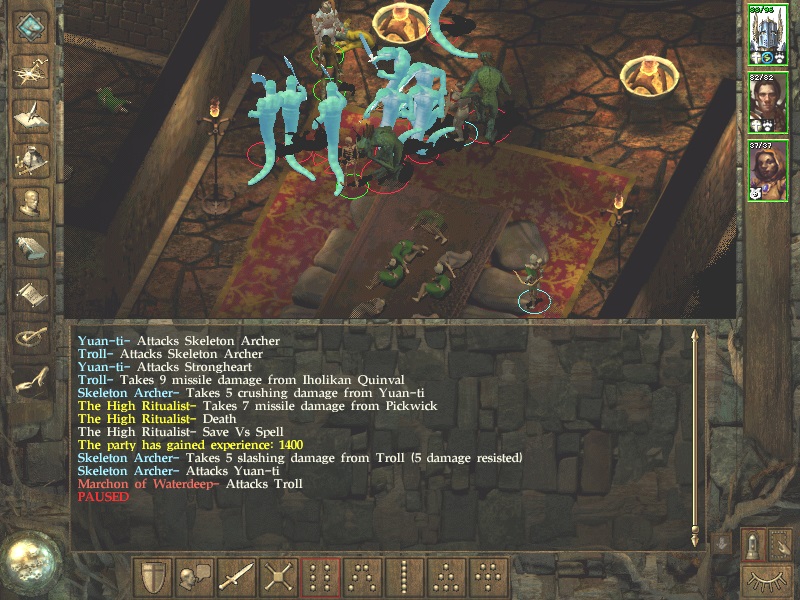Click the blue crystal return-to-game button
Screen dimensions: 800x600
(x=31, y=26)
